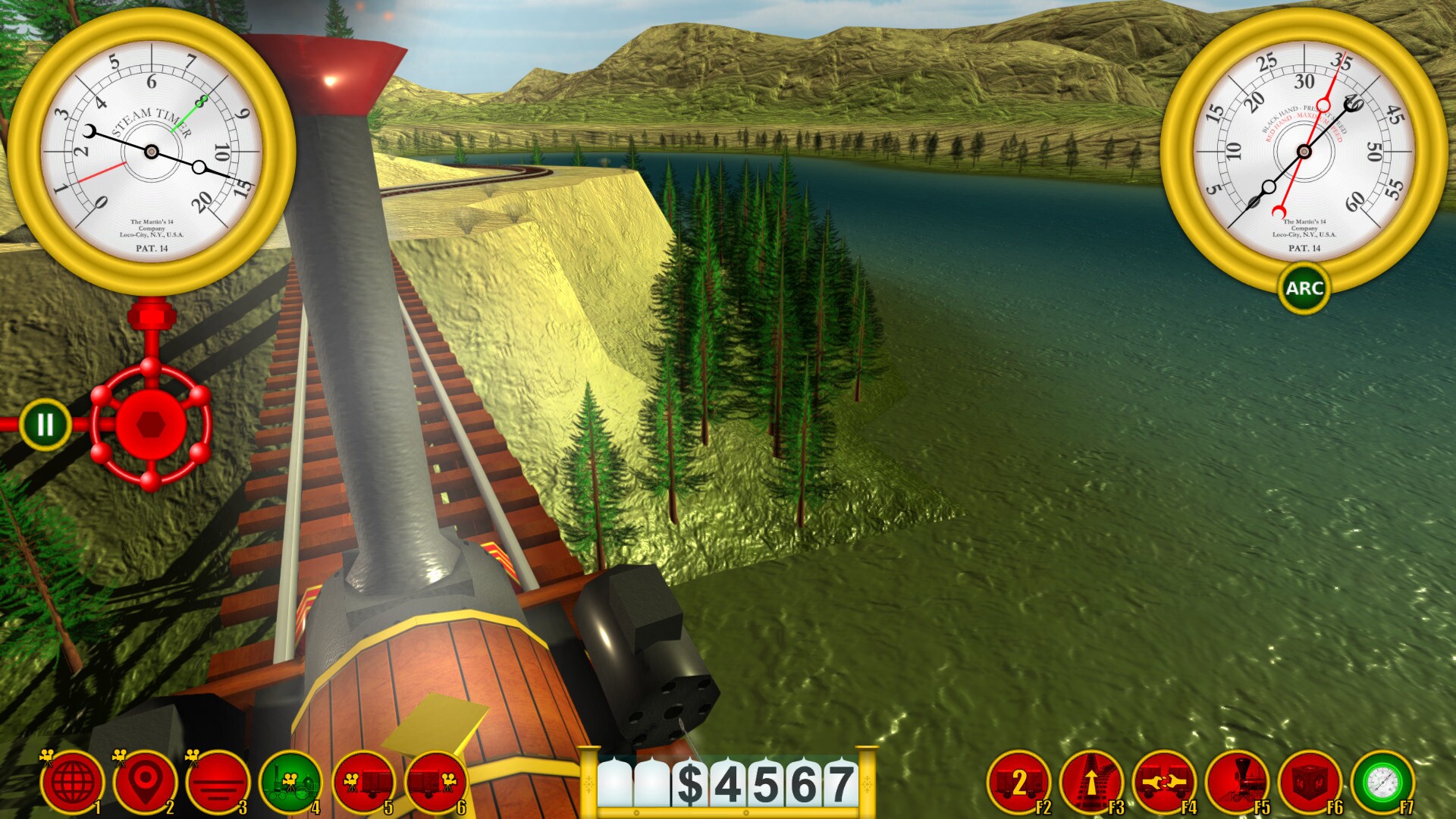Toggle the green F7 gauge display off

1386,781
